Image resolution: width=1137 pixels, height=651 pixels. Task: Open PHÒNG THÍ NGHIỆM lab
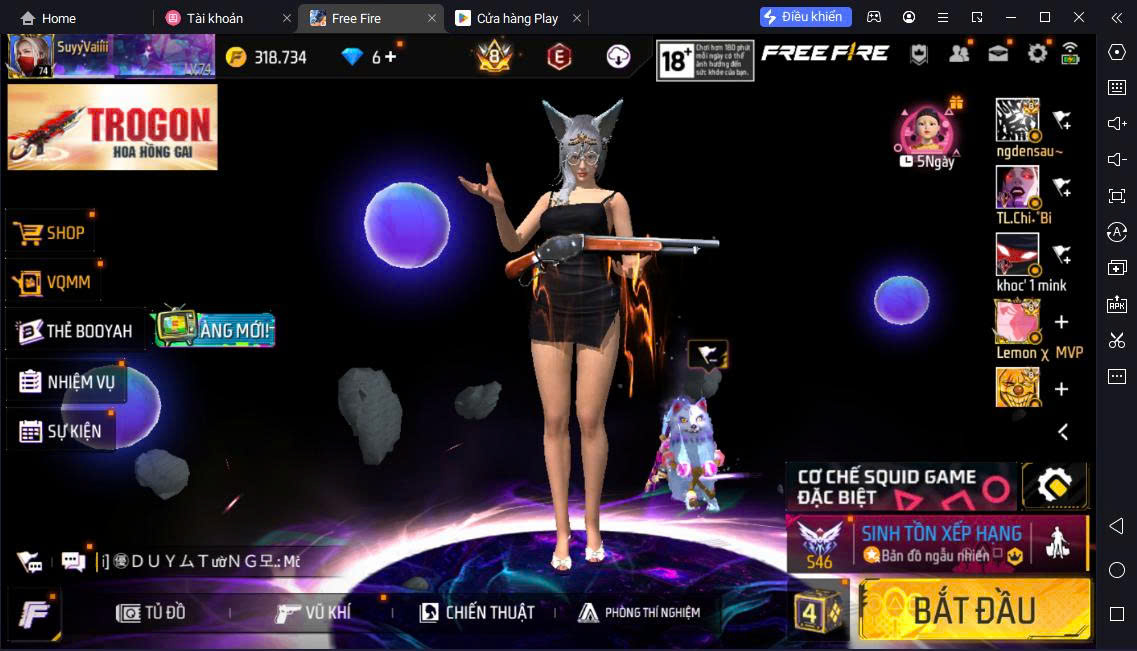click(x=640, y=612)
